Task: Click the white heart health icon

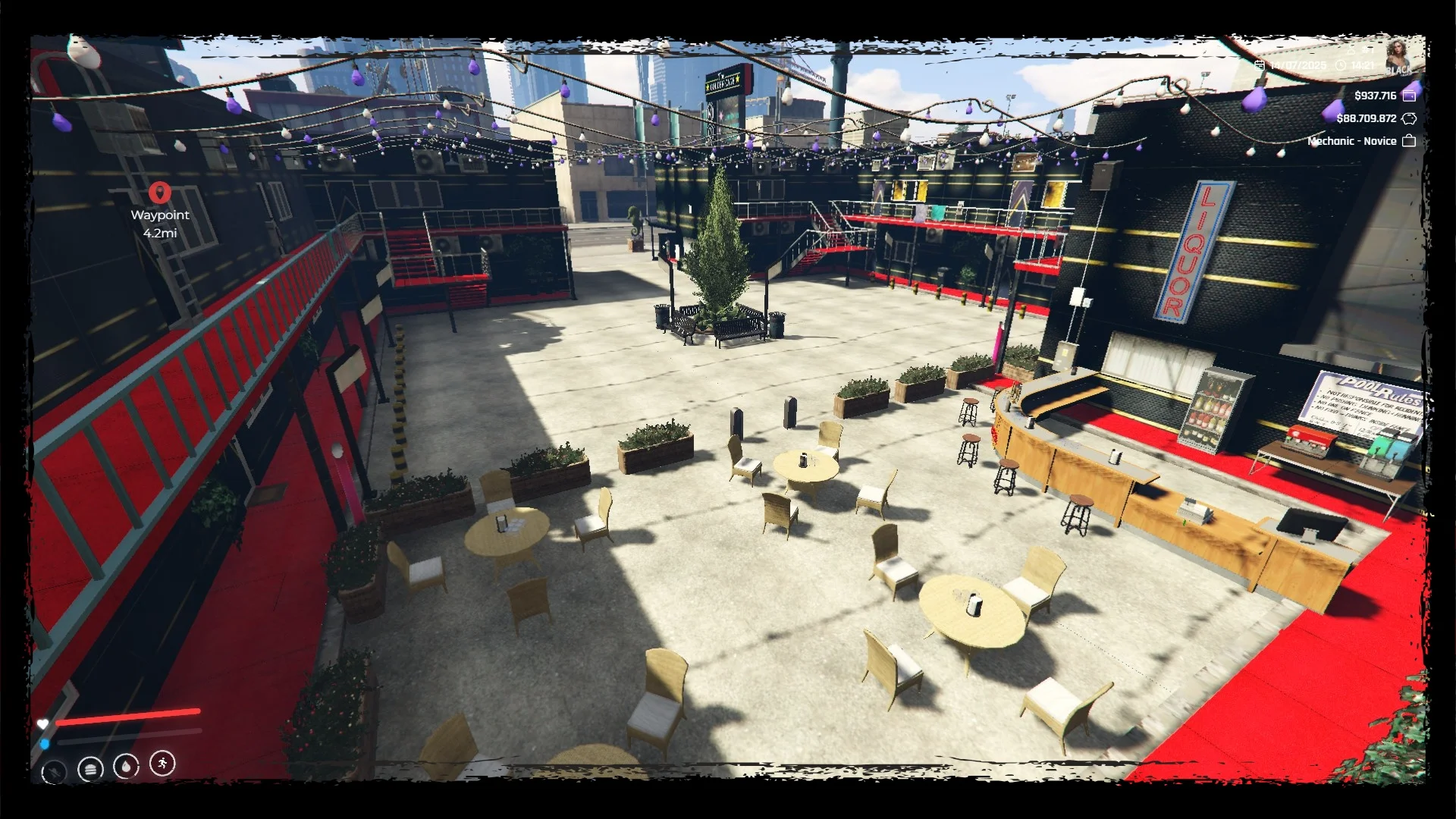Action: 43,724
